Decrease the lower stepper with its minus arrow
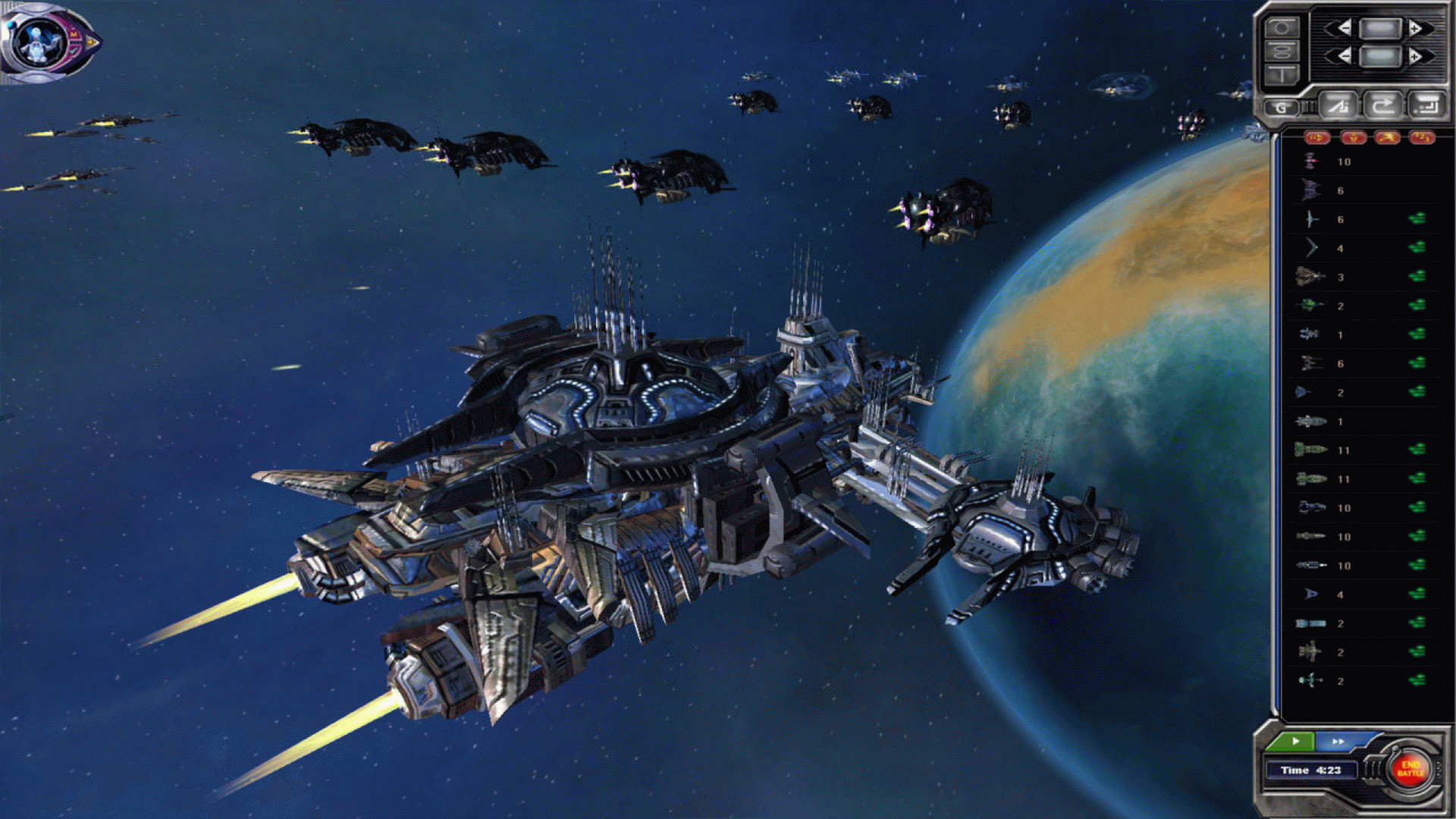The image size is (1456, 819). pos(1344,56)
